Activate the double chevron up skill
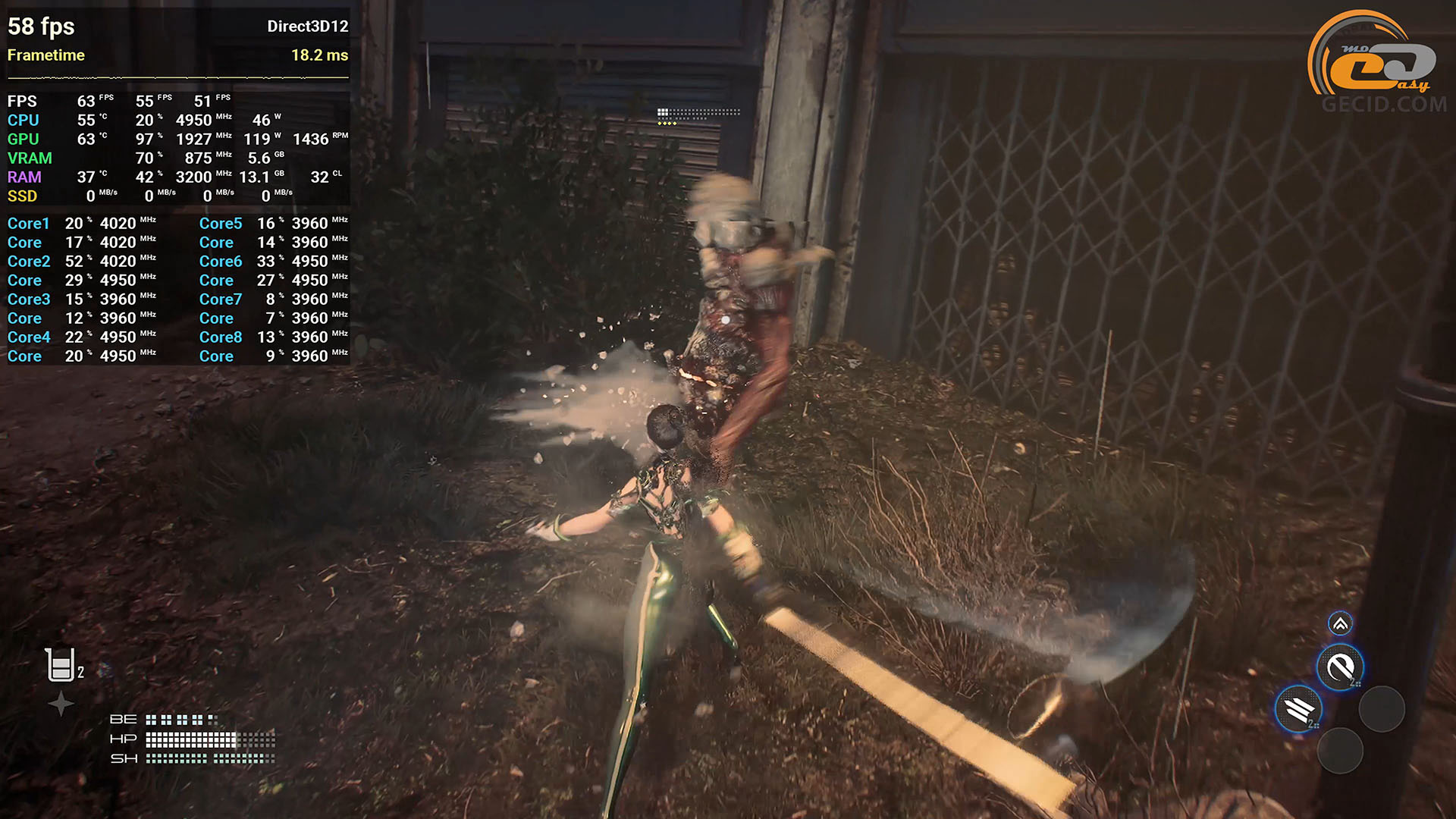The image size is (1456, 819). coord(1340,624)
